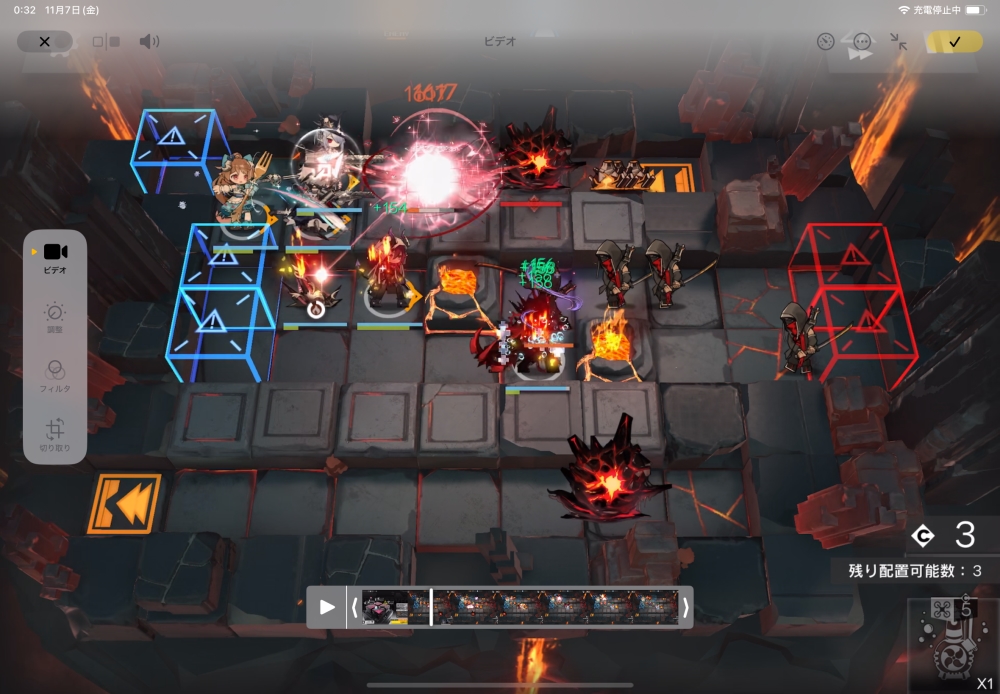Open the three-dots more options button
Screen dimensions: 1000x694
click(x=862, y=42)
